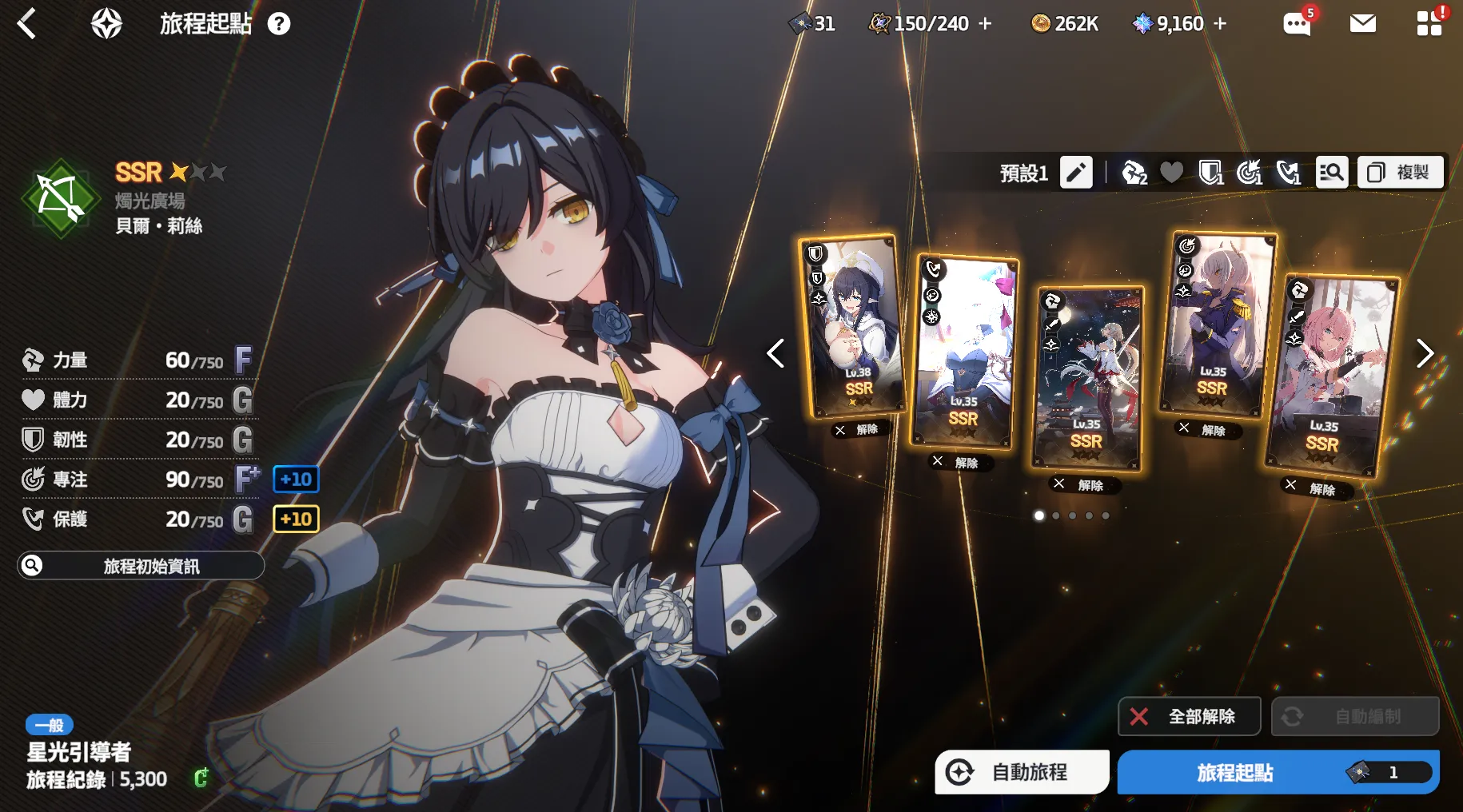Viewport: 1463px width, 812px height.
Task: Open the help question mark icon
Action: tap(279, 24)
